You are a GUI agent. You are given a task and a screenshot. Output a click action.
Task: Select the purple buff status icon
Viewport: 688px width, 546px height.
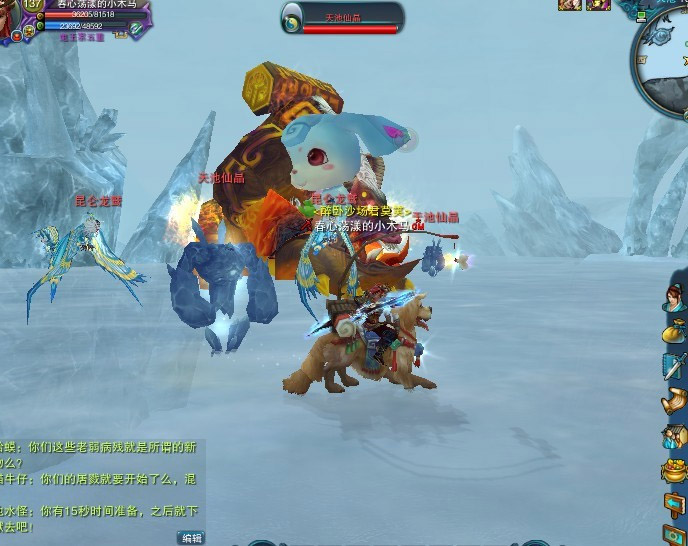point(598,5)
